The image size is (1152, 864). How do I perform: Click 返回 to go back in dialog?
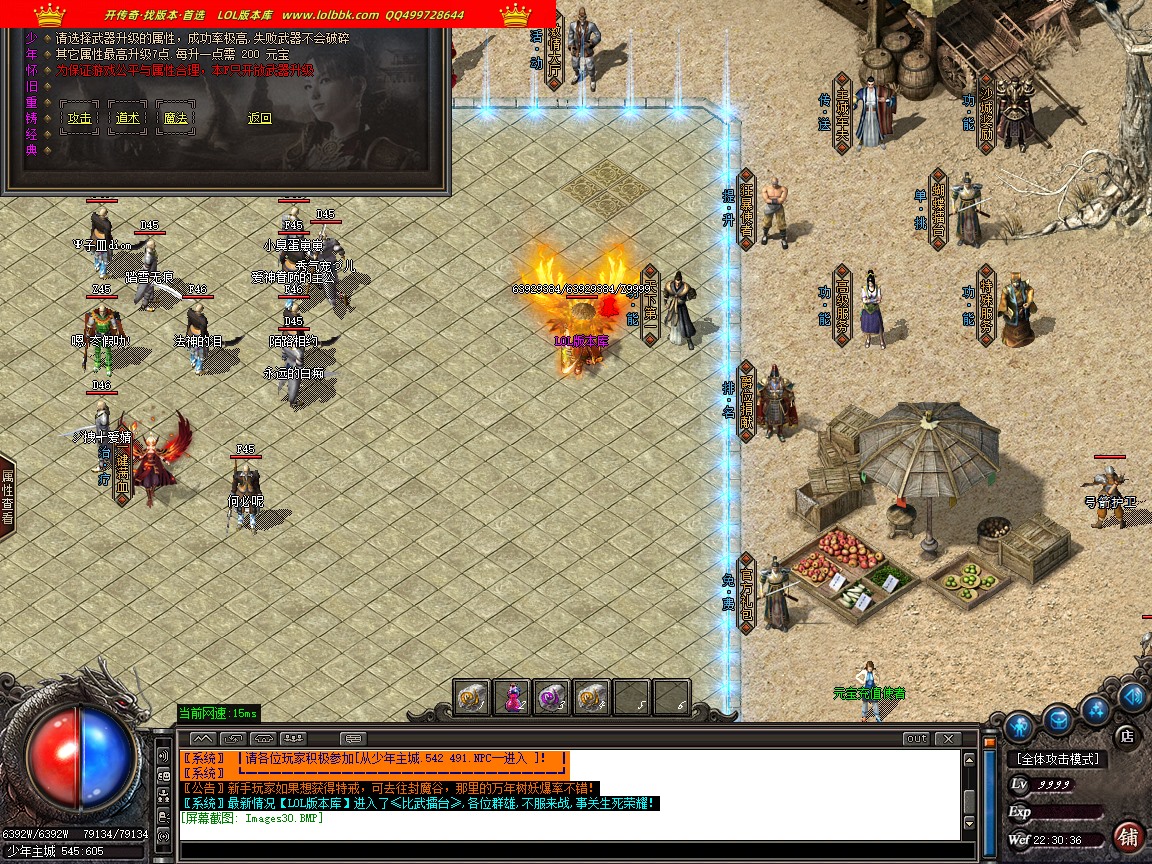[260, 118]
